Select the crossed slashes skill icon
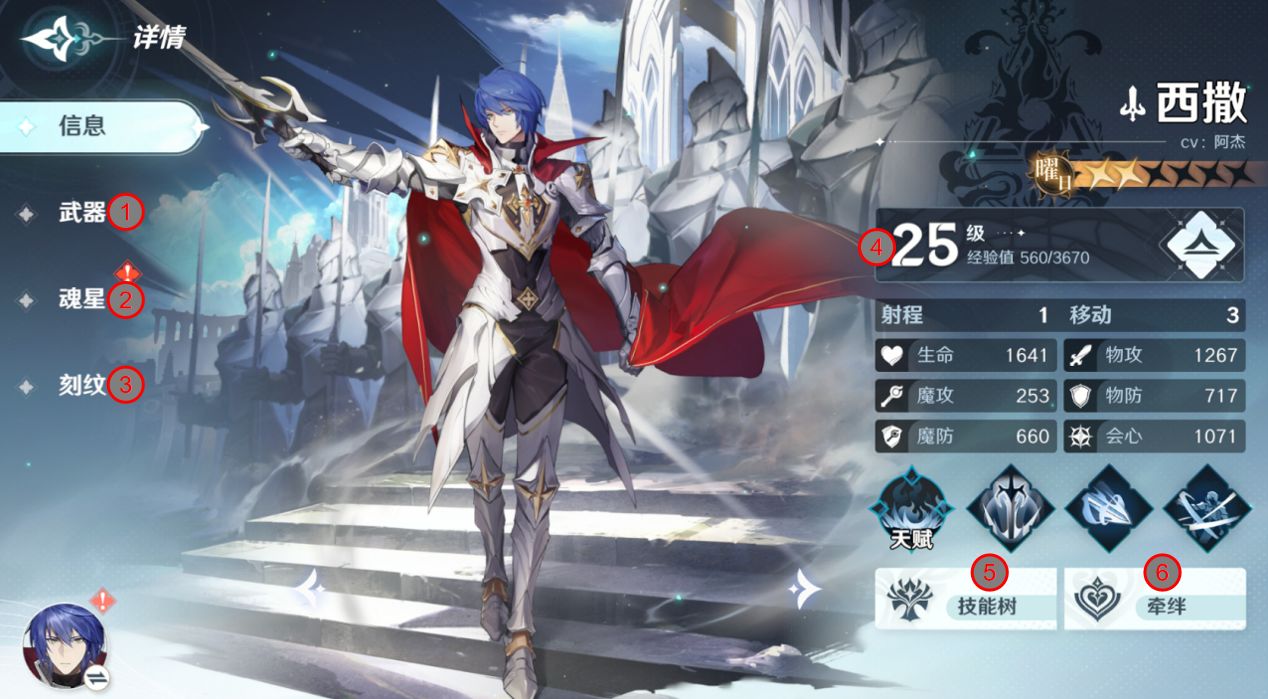1268x699 pixels. 1205,509
